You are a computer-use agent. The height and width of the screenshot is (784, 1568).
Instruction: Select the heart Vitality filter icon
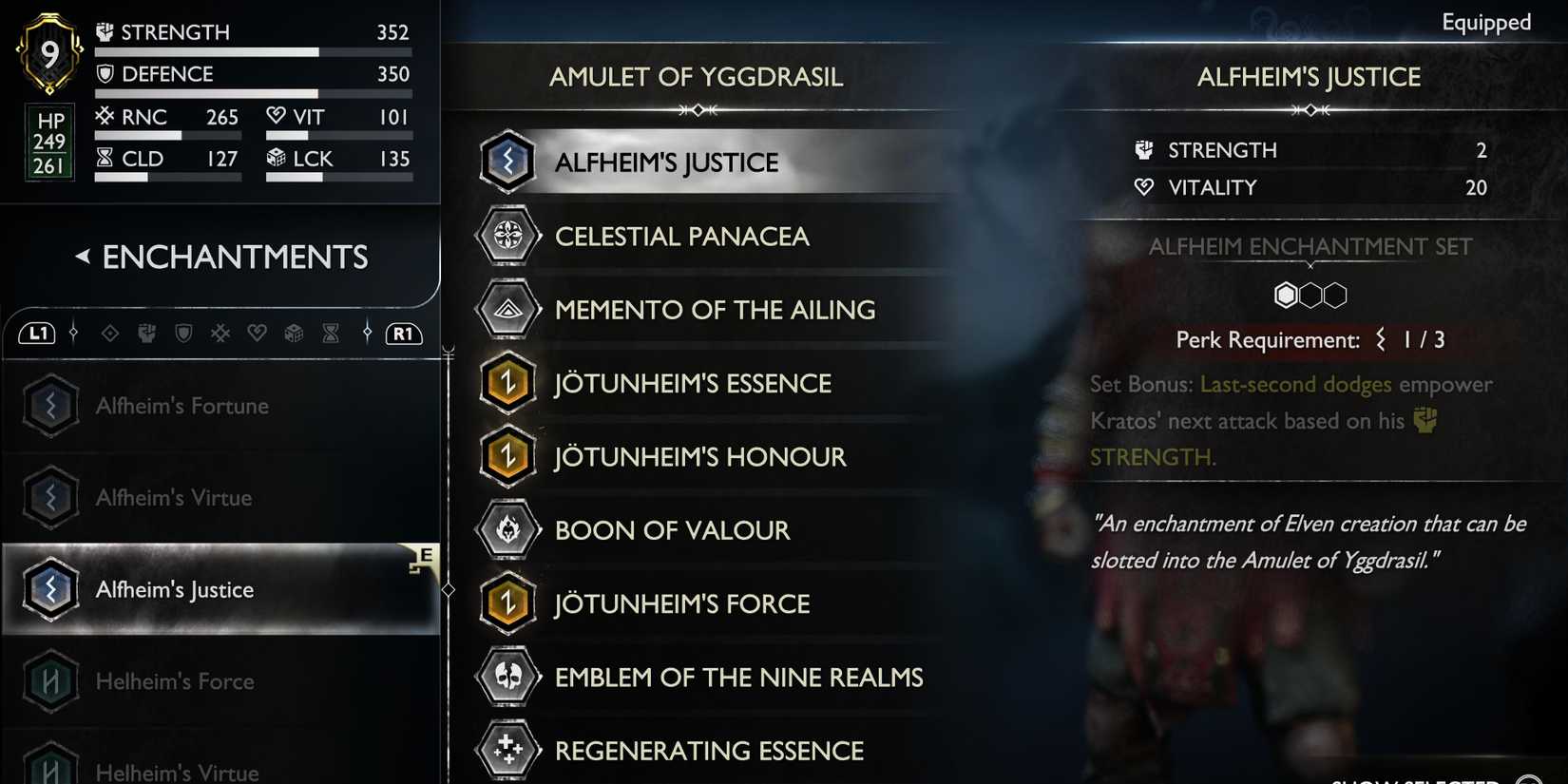coord(257,333)
